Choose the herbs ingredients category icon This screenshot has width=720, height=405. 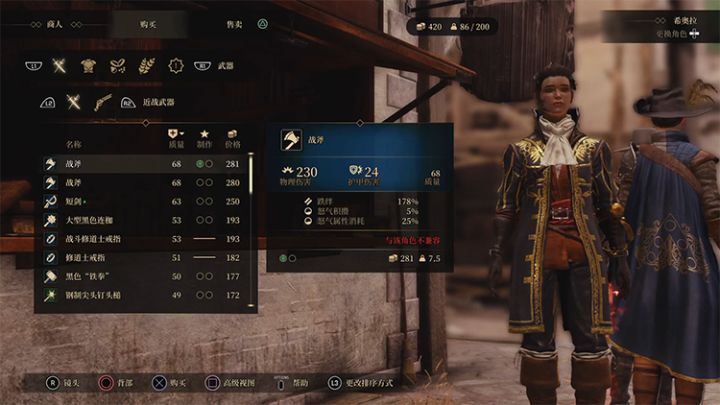[x=117, y=66]
